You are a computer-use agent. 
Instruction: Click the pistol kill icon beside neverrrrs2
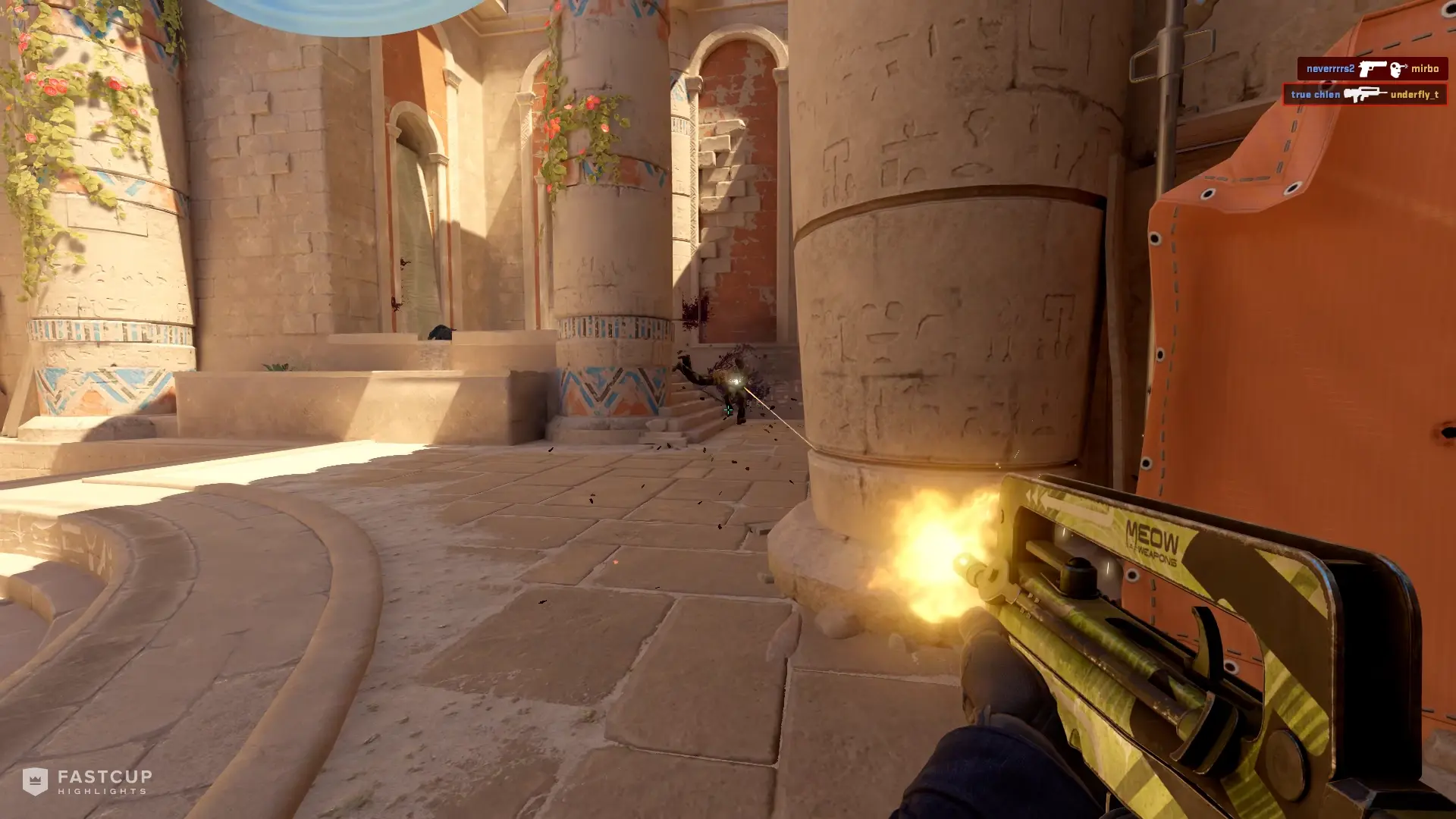[1373, 69]
